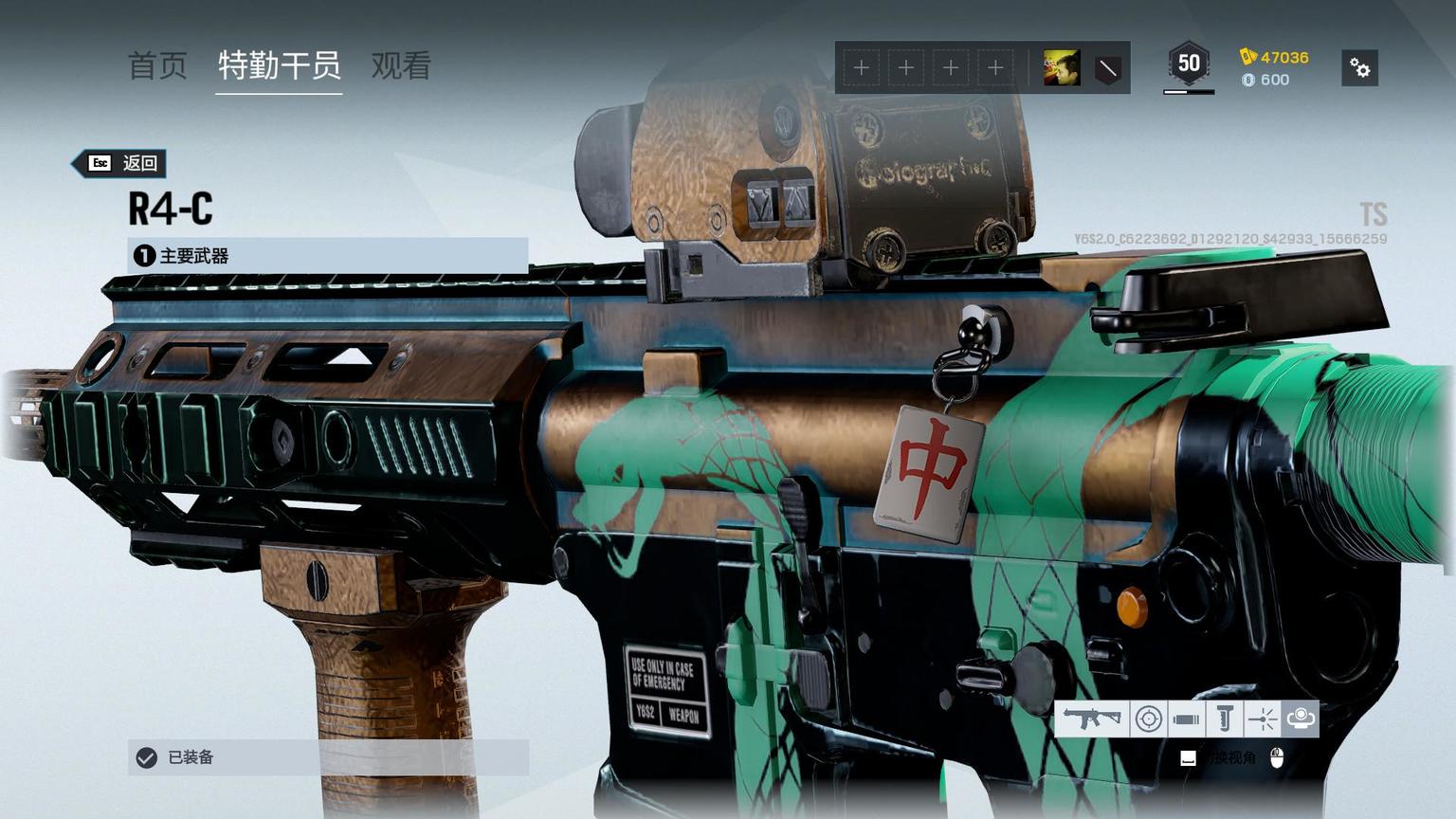
Task: Open the gear settings menu
Action: (1359, 68)
